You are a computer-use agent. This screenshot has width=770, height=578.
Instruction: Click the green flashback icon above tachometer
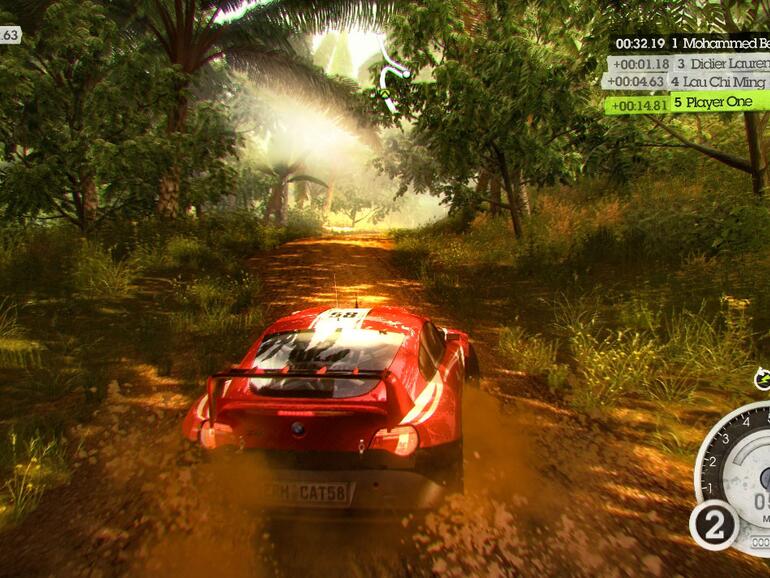tap(762, 379)
